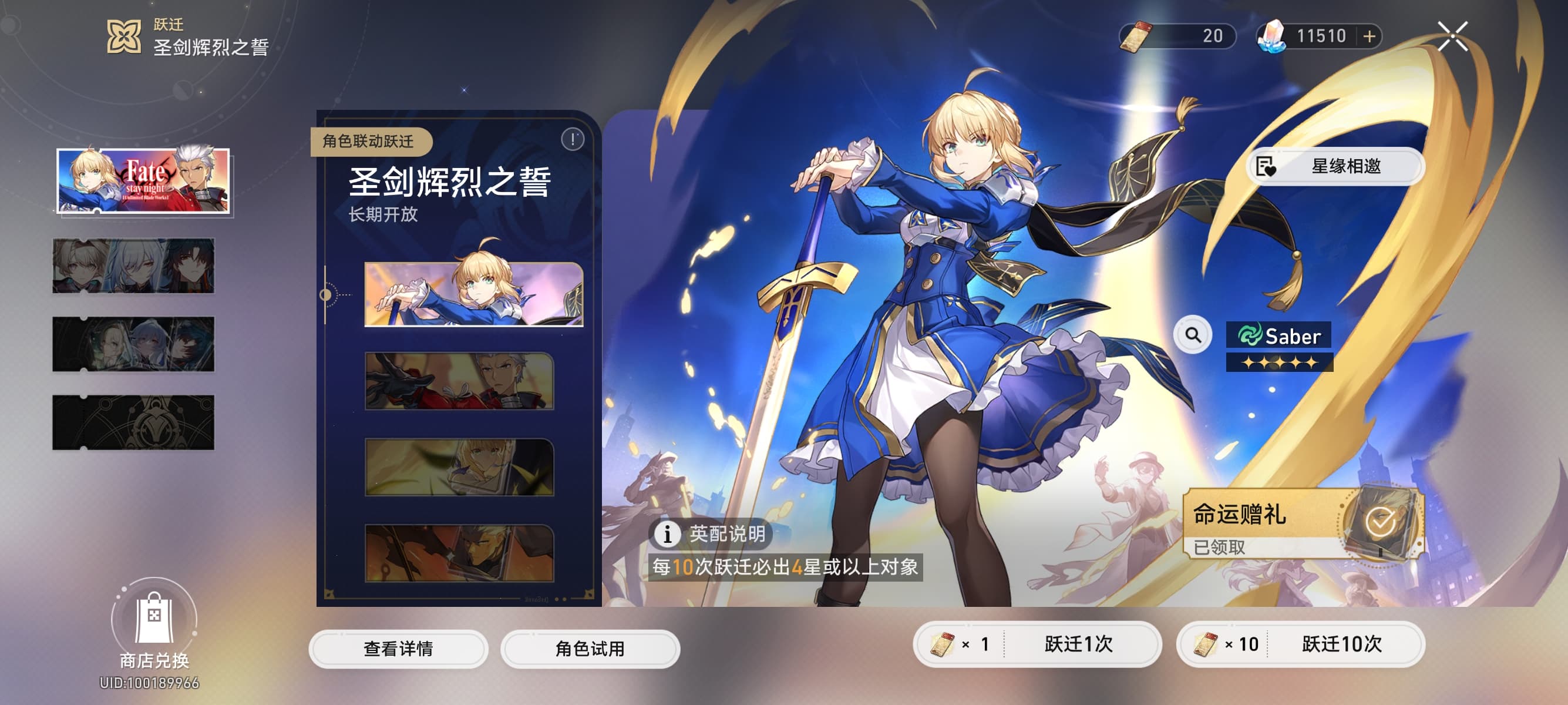Open the 星缘相邀 invitation panel
Viewport: 1568px width, 705px height.
[x=1335, y=166]
